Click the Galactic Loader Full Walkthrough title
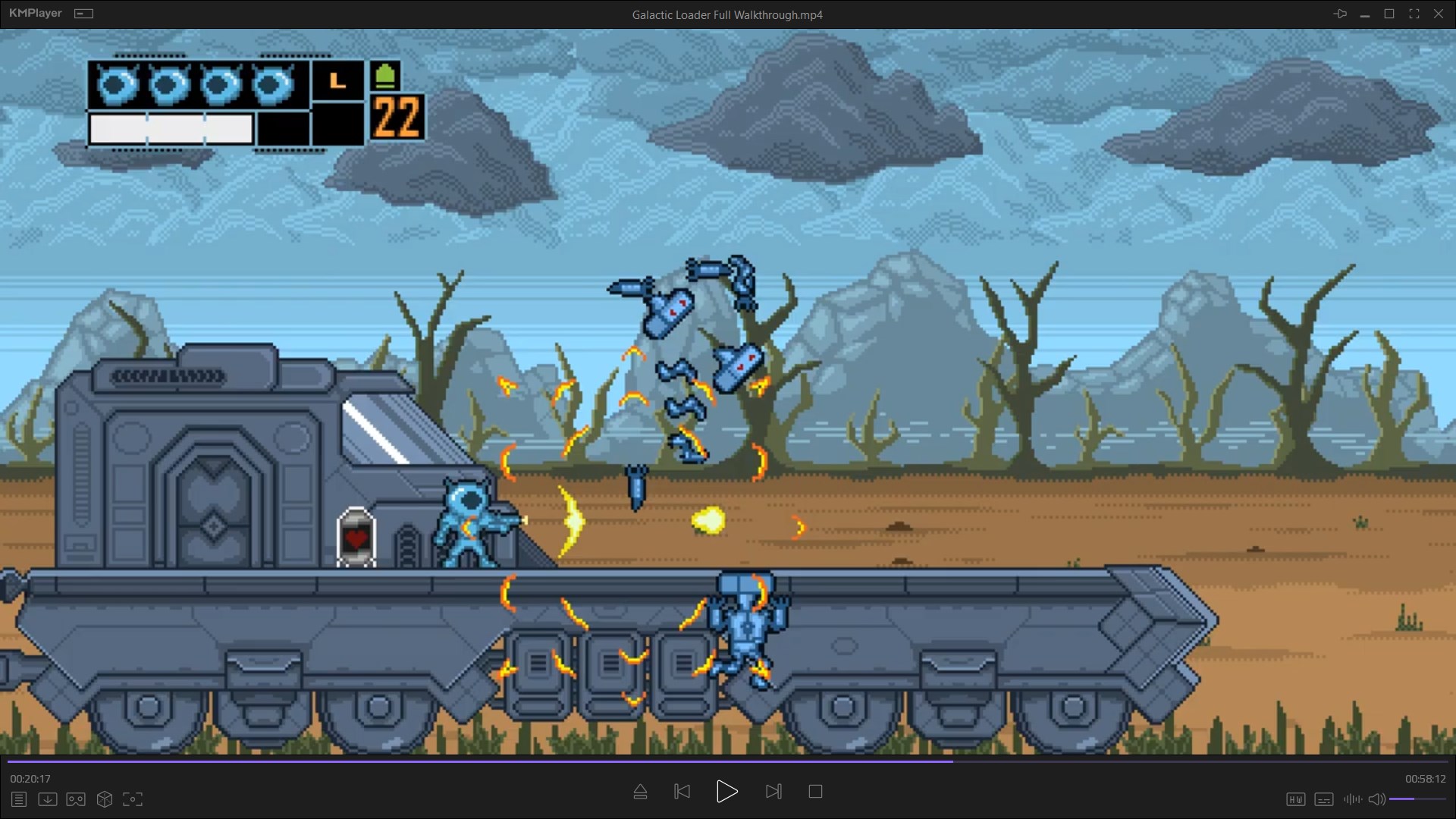 tap(726, 14)
